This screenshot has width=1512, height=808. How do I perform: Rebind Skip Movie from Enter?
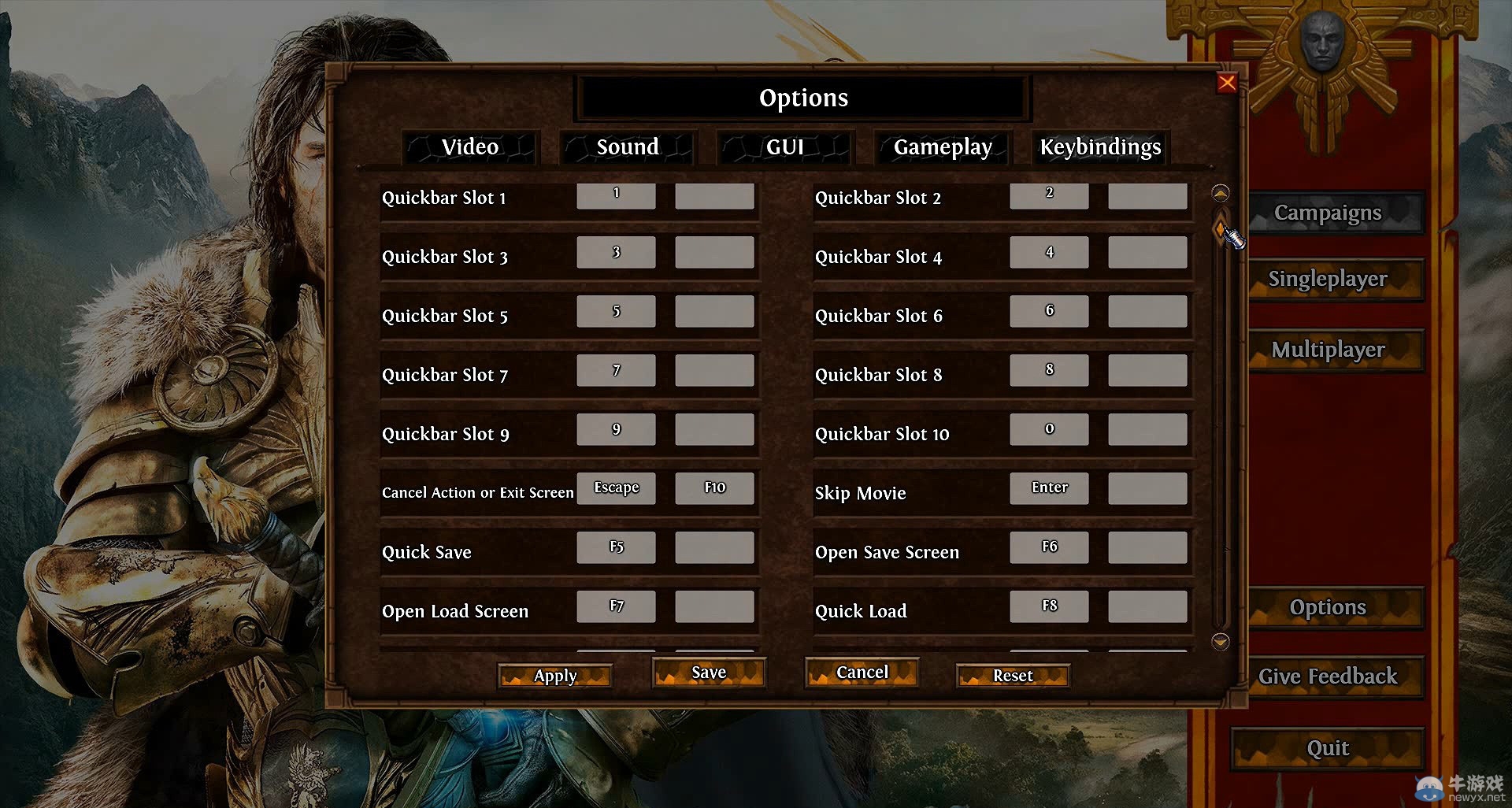point(1049,487)
